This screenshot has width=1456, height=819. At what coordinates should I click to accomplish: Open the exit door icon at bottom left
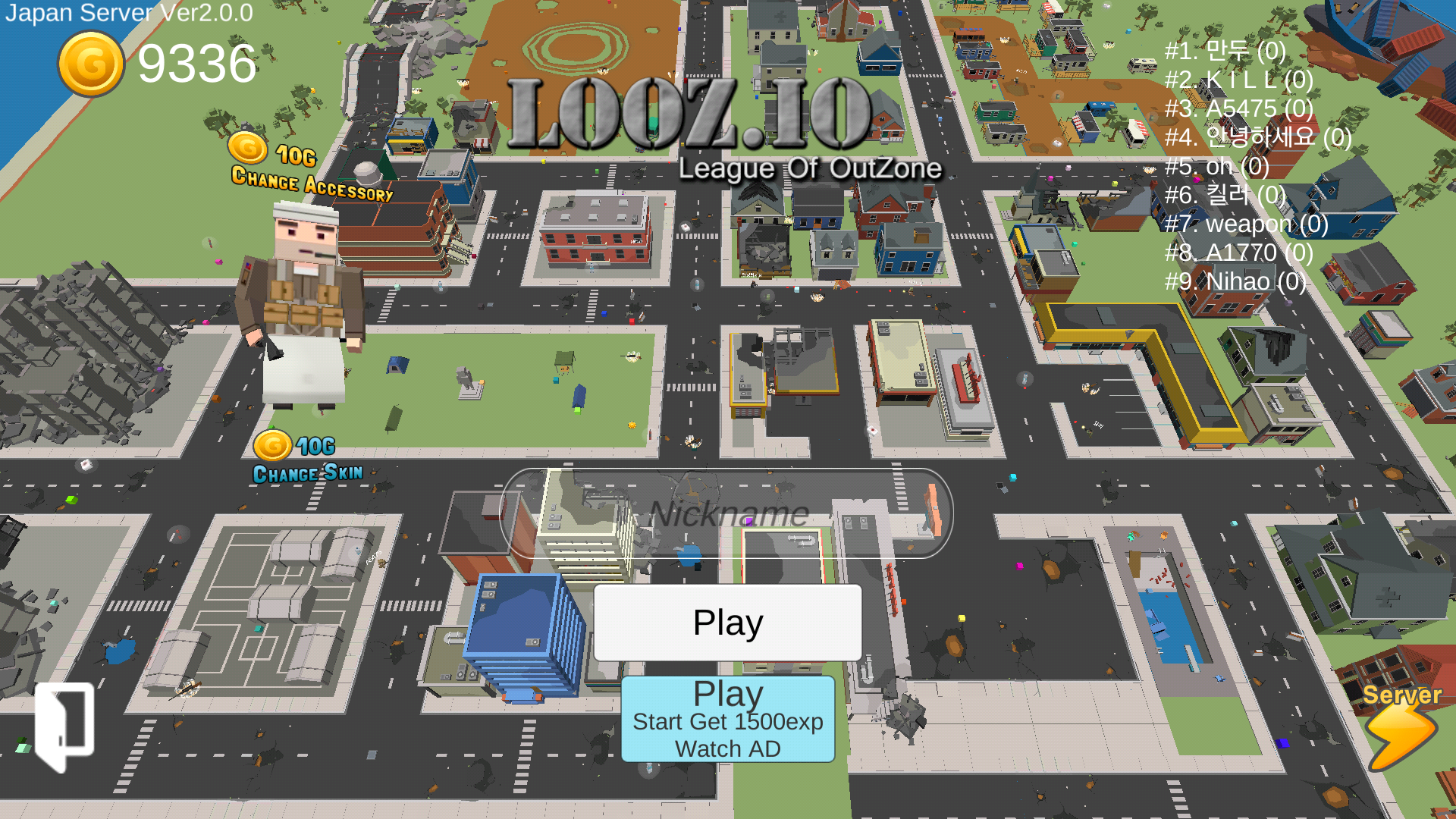click(x=64, y=723)
